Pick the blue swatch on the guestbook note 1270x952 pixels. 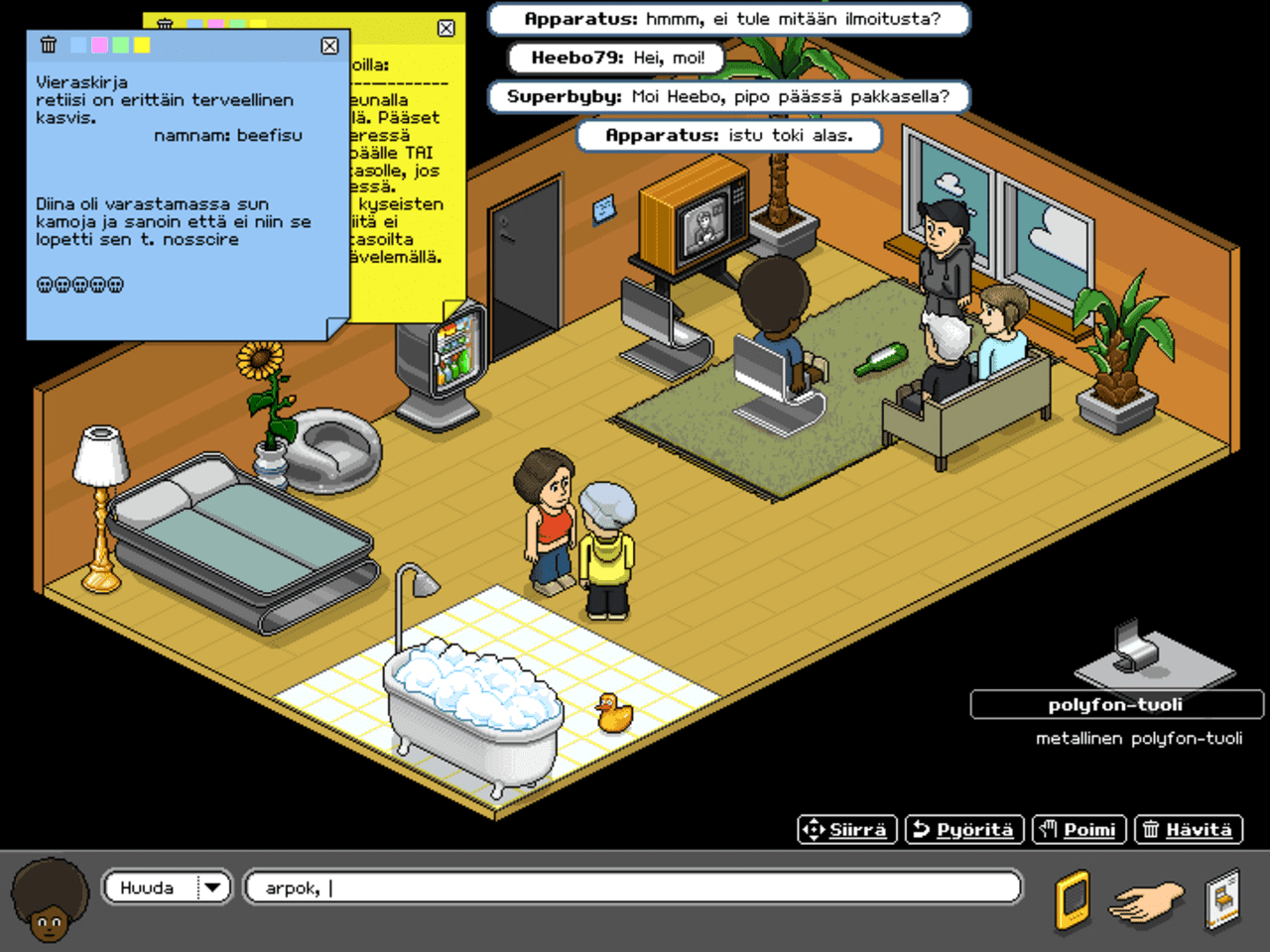pos(78,46)
